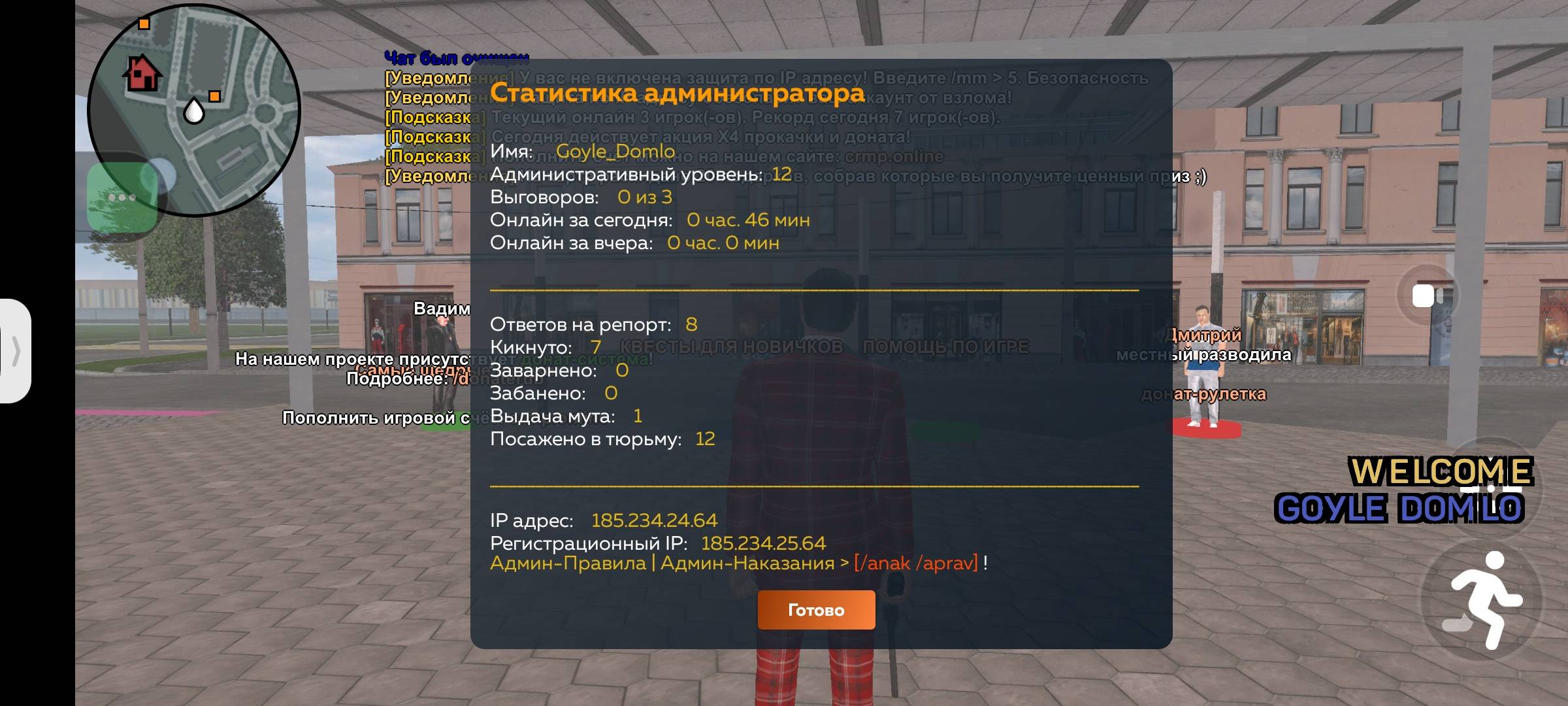Select the red house marker on minimap
This screenshot has height=706, width=1568.
[x=142, y=72]
